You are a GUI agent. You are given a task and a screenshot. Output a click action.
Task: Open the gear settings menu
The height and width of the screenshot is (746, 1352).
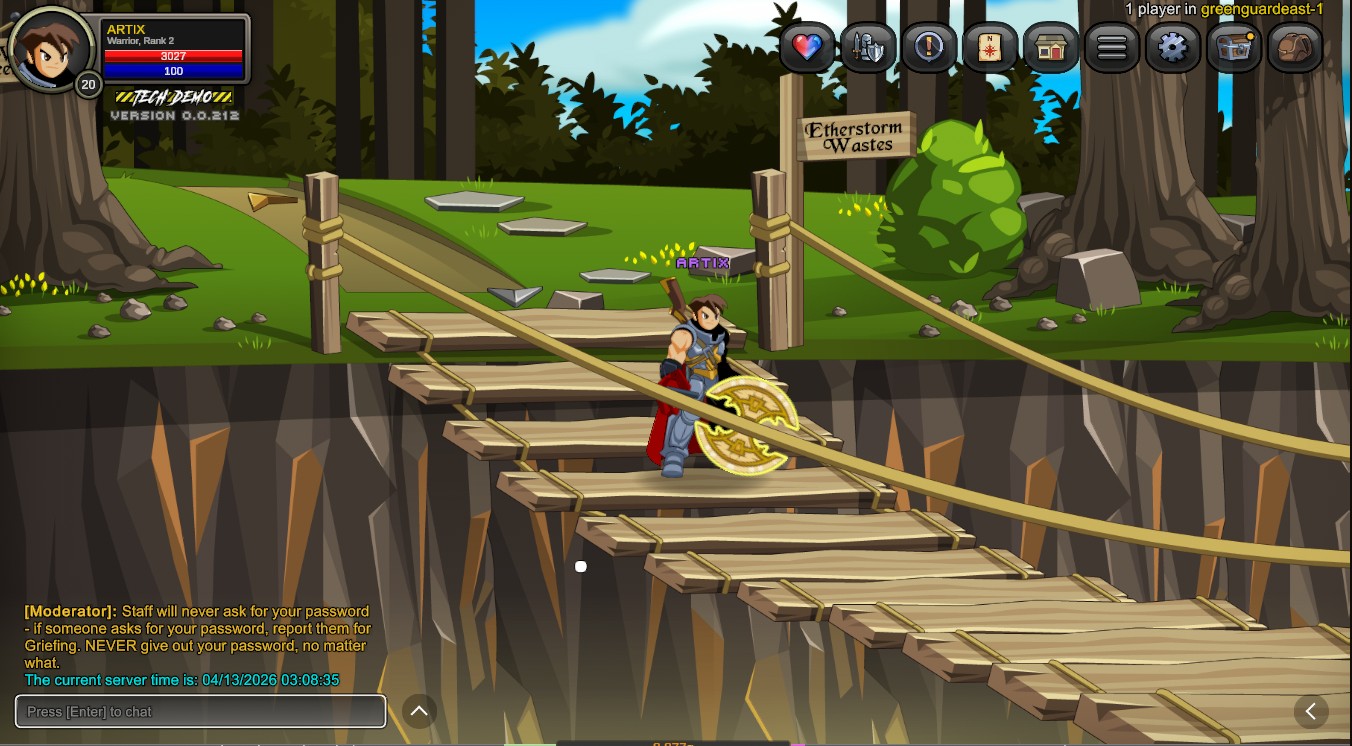point(1173,47)
